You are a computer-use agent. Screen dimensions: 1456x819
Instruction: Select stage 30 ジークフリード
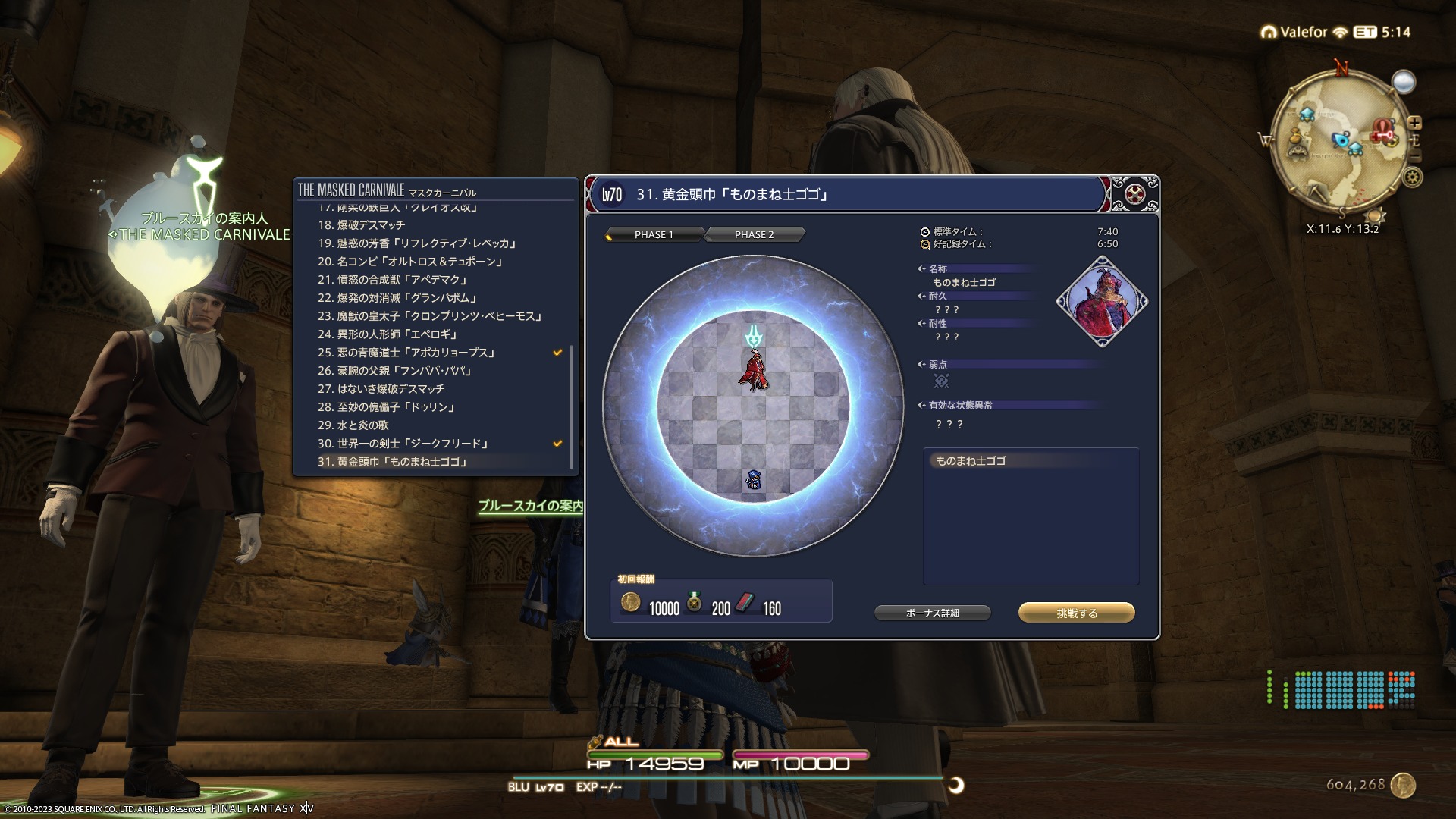coord(403,444)
